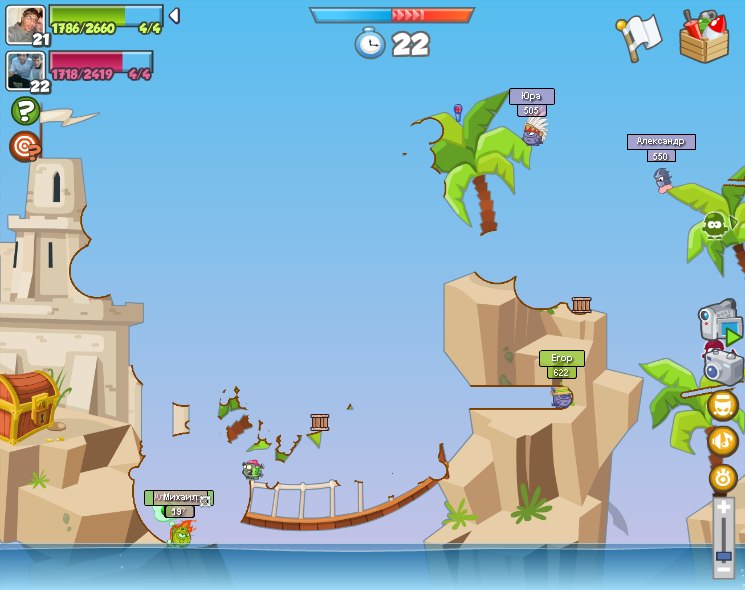Click the green worm indicator with arrow
The width and height of the screenshot is (745, 590).
pyautogui.click(x=718, y=225)
